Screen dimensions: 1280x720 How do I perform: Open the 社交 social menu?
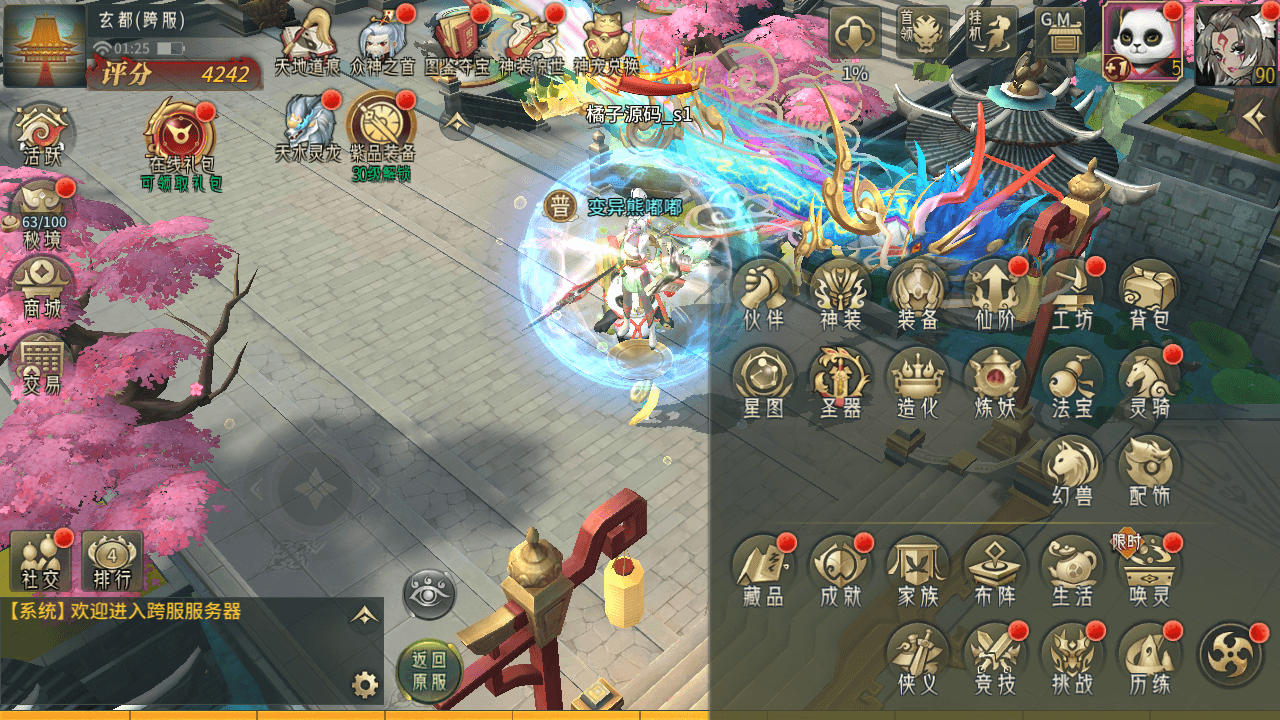[41, 560]
